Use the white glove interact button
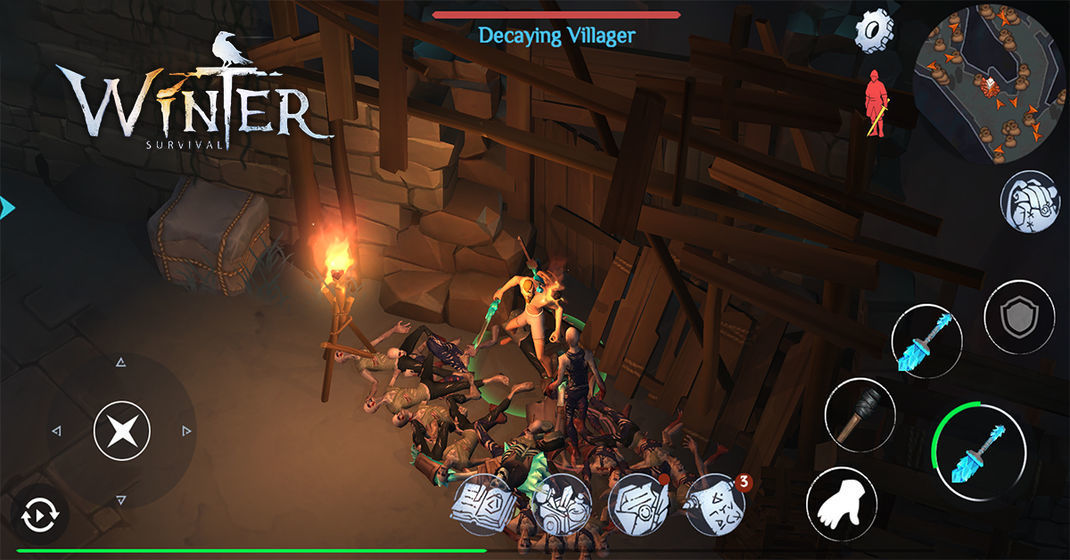The width and height of the screenshot is (1070, 560). click(x=841, y=502)
